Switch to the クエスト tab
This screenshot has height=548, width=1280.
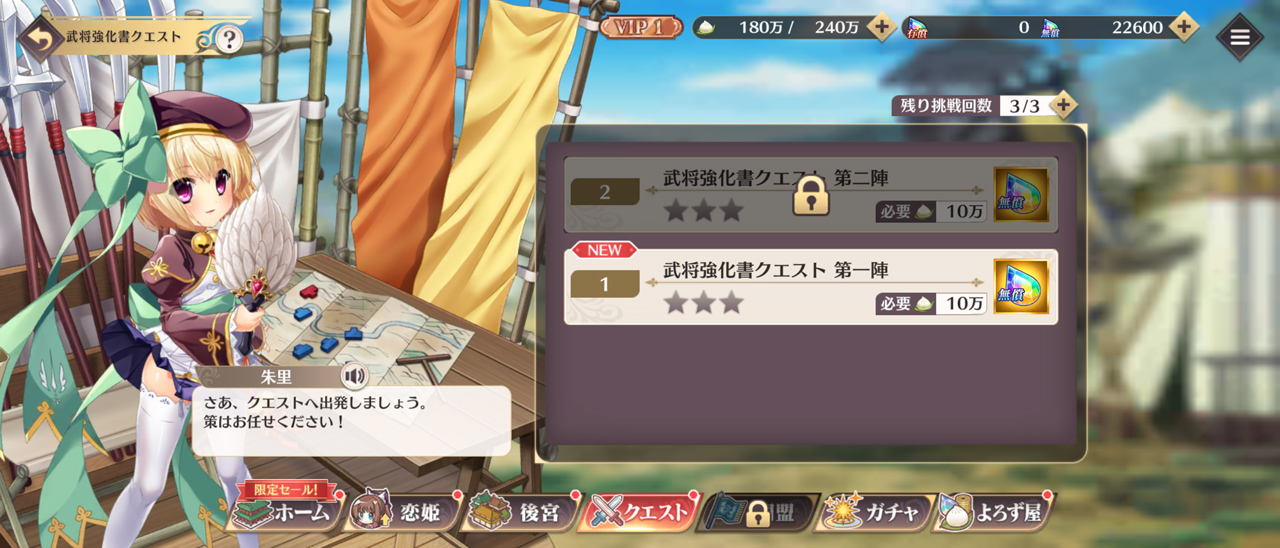(640, 513)
